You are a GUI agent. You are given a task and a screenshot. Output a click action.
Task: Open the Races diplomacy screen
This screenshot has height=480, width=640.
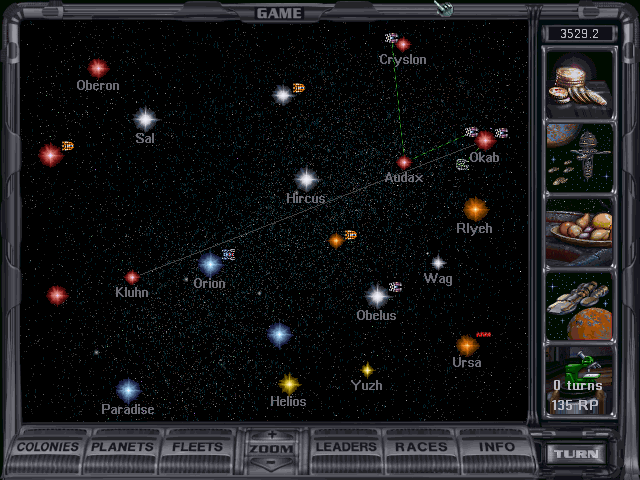pos(421,447)
